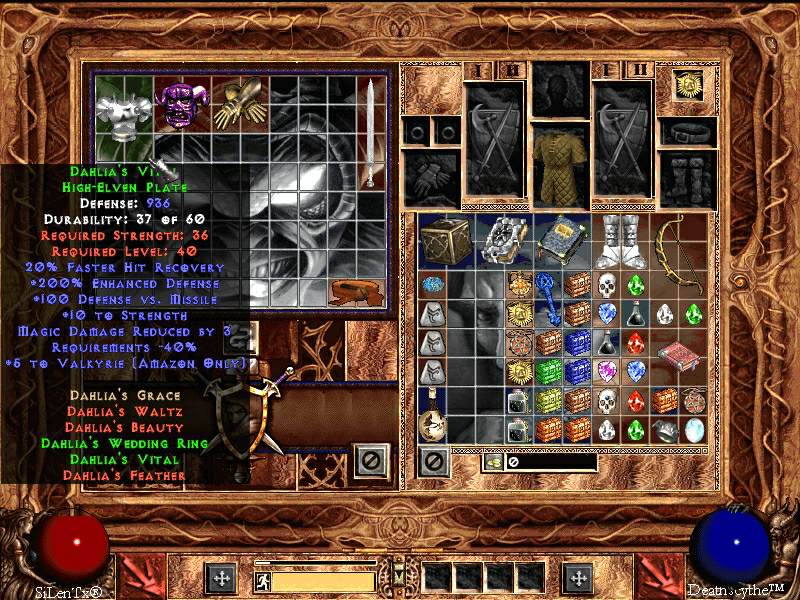This screenshot has height=600, width=800.
Task: Select the brown leather belt in the stash
Action: [359, 292]
